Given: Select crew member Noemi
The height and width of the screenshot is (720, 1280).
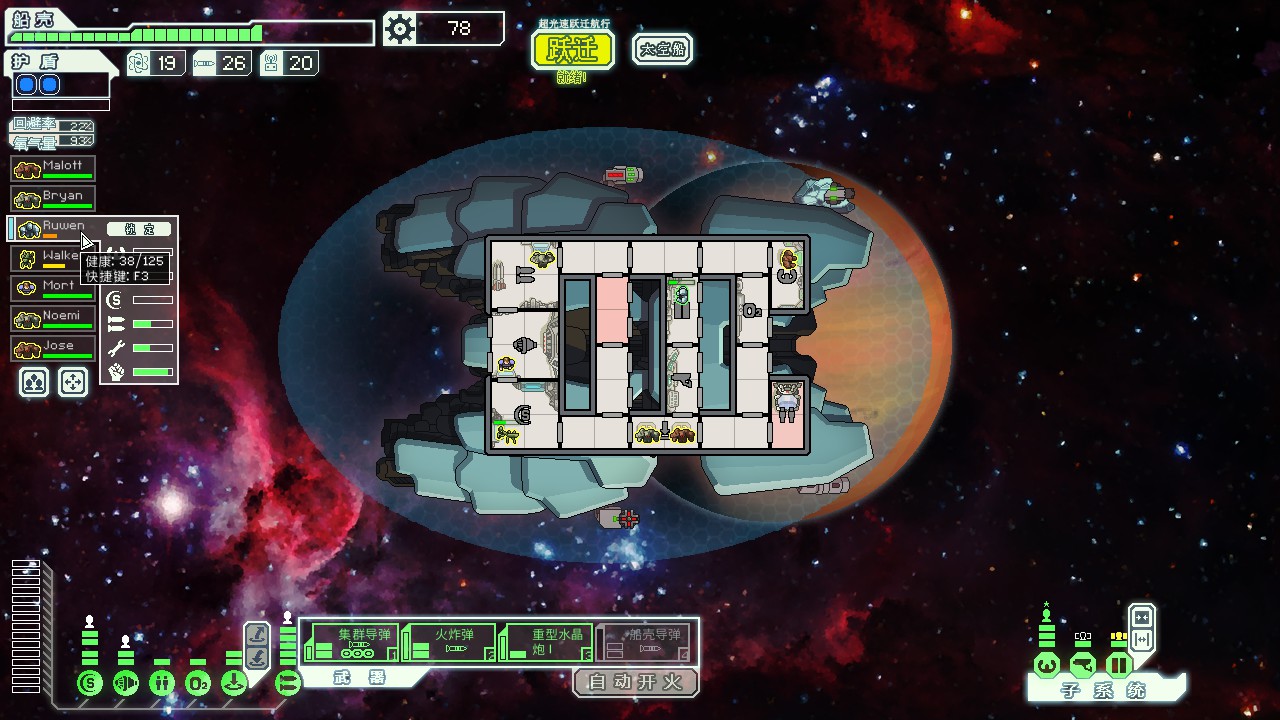Looking at the screenshot, I should coord(54,318).
